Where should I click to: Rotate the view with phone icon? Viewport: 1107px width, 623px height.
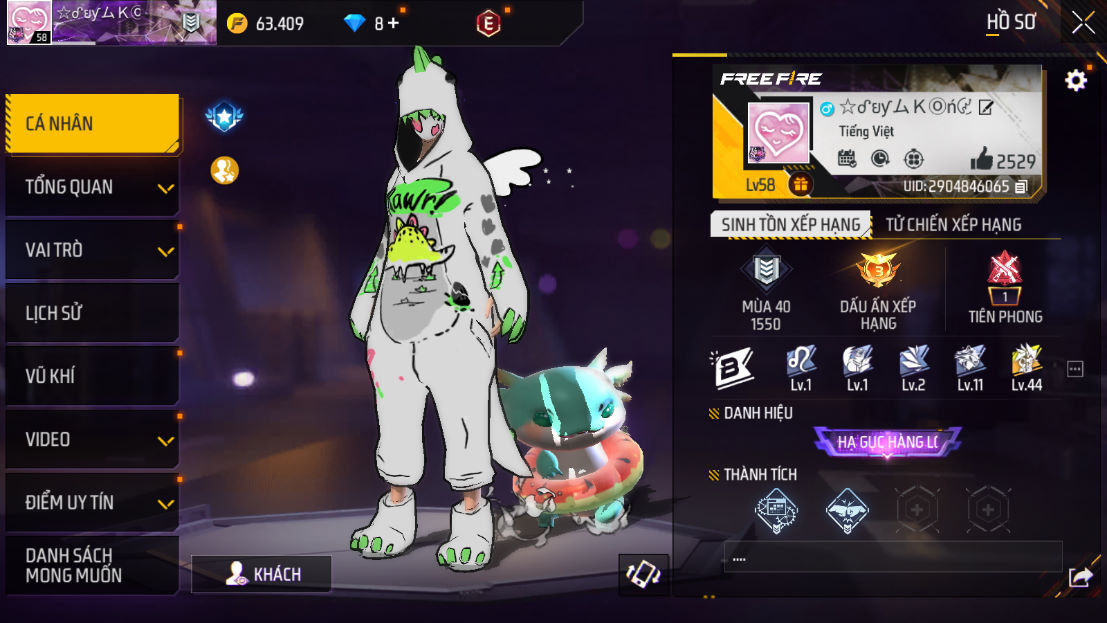point(643,574)
